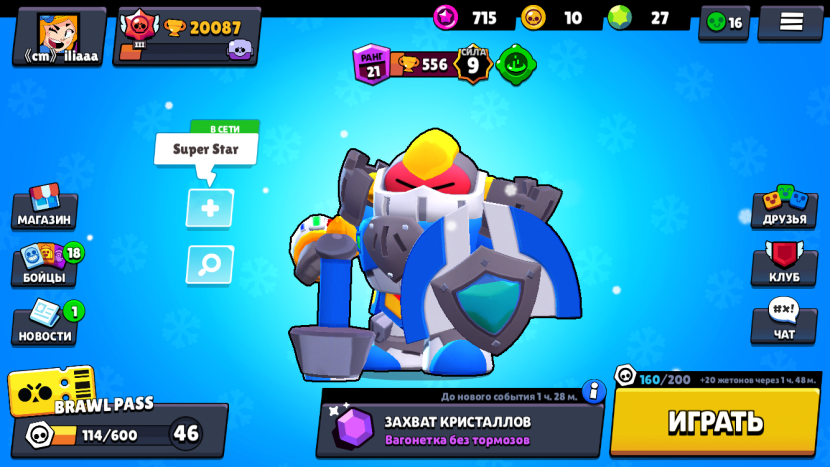Open the green gems currency counter
Screen dimensions: 830x467
point(640,18)
